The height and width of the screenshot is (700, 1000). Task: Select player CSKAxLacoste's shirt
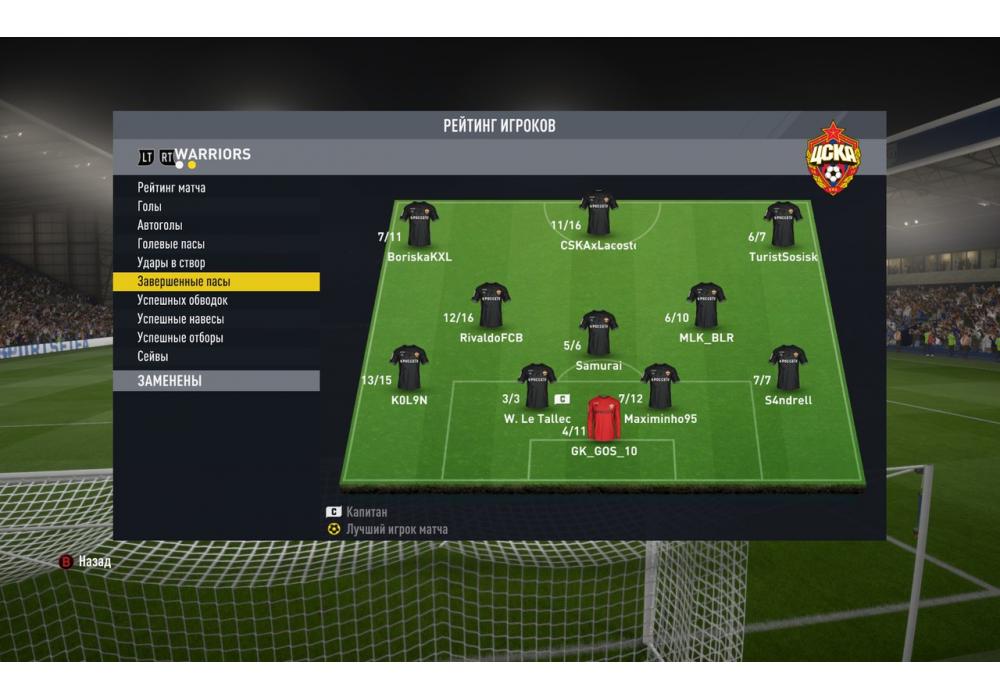(598, 212)
